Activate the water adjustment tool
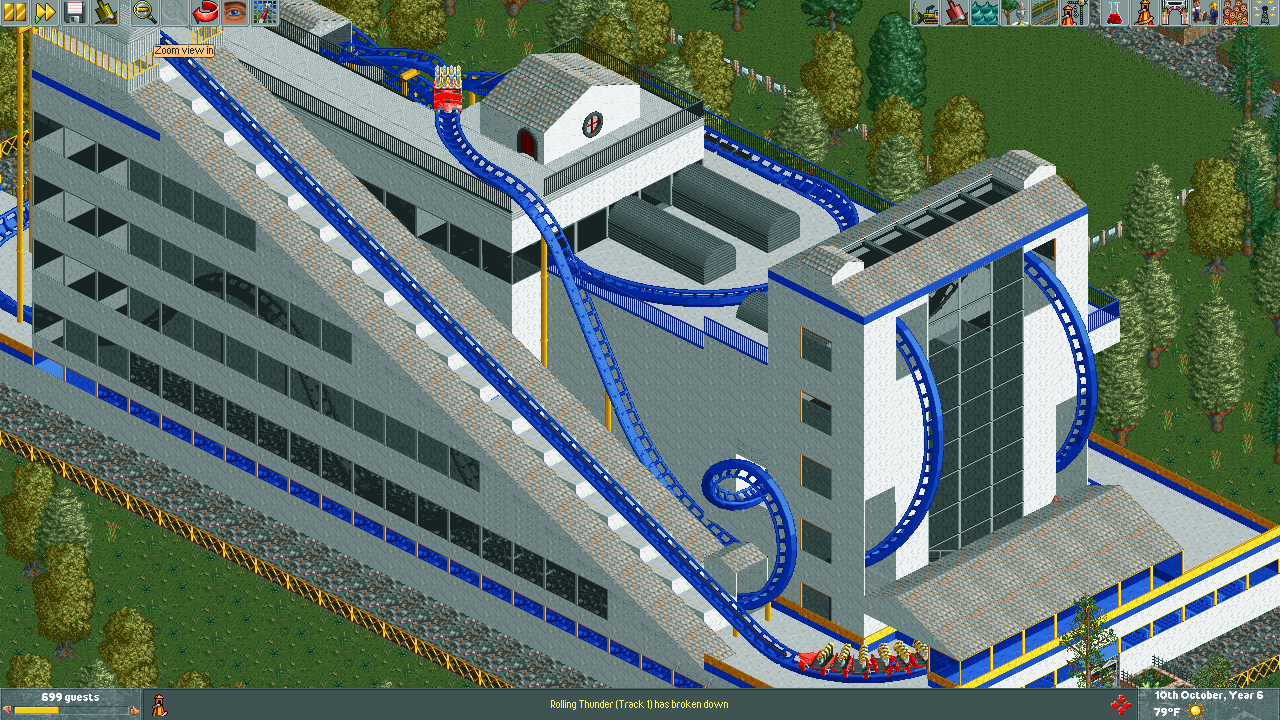This screenshot has height=720, width=1280. (x=985, y=12)
